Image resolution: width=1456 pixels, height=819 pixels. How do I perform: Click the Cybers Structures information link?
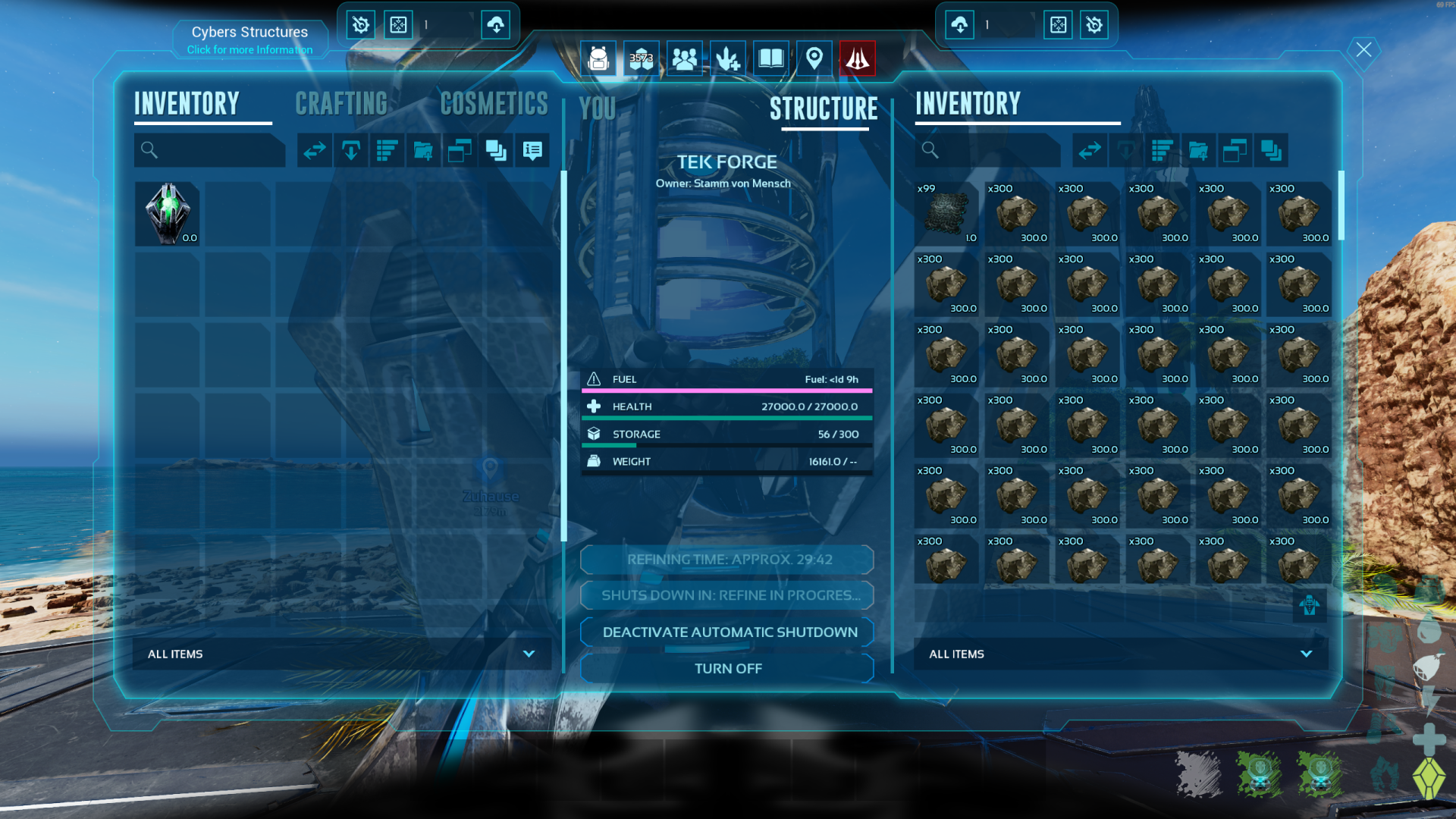pos(249,50)
